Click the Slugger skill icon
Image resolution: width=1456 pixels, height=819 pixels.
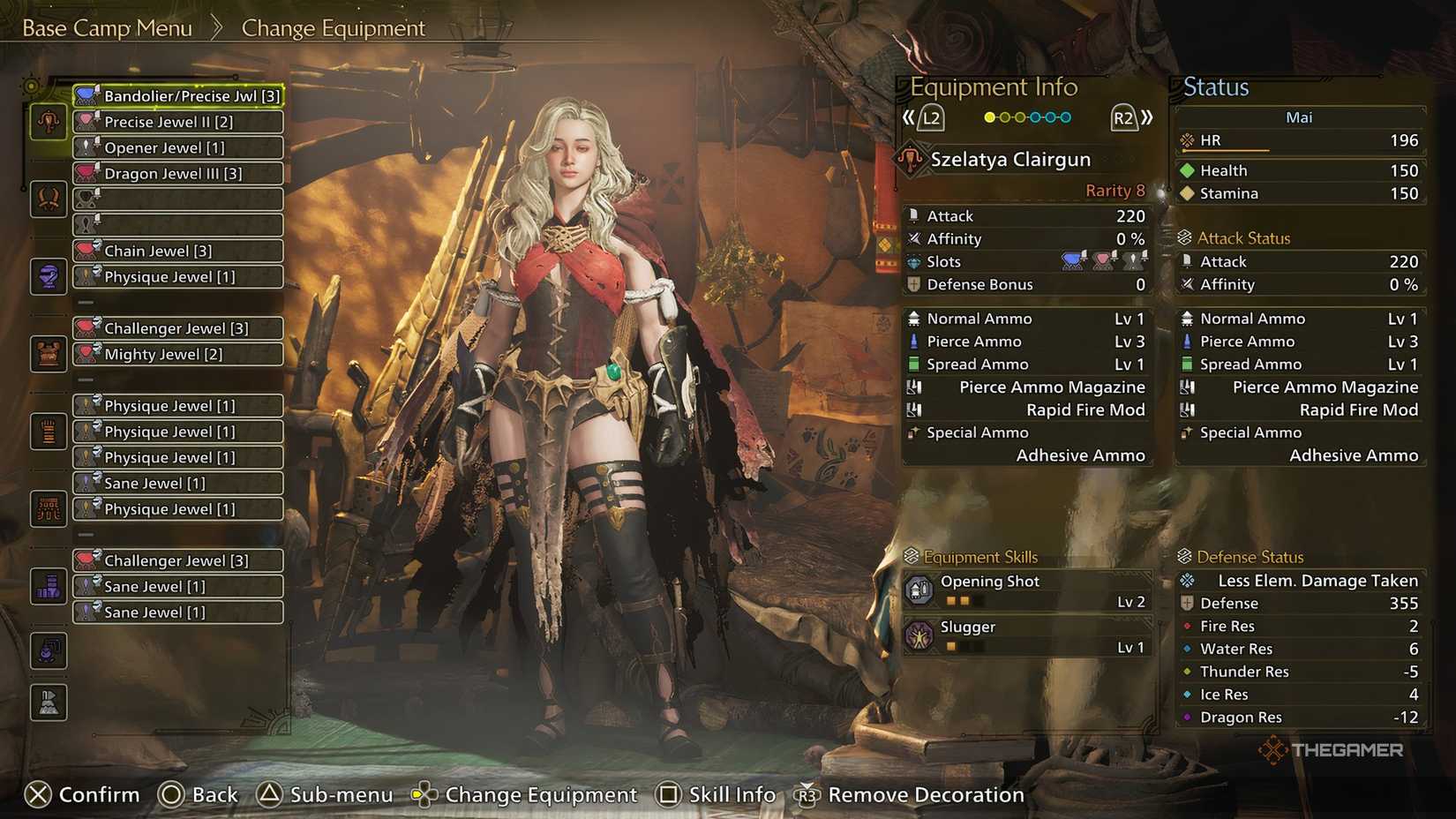point(921,635)
